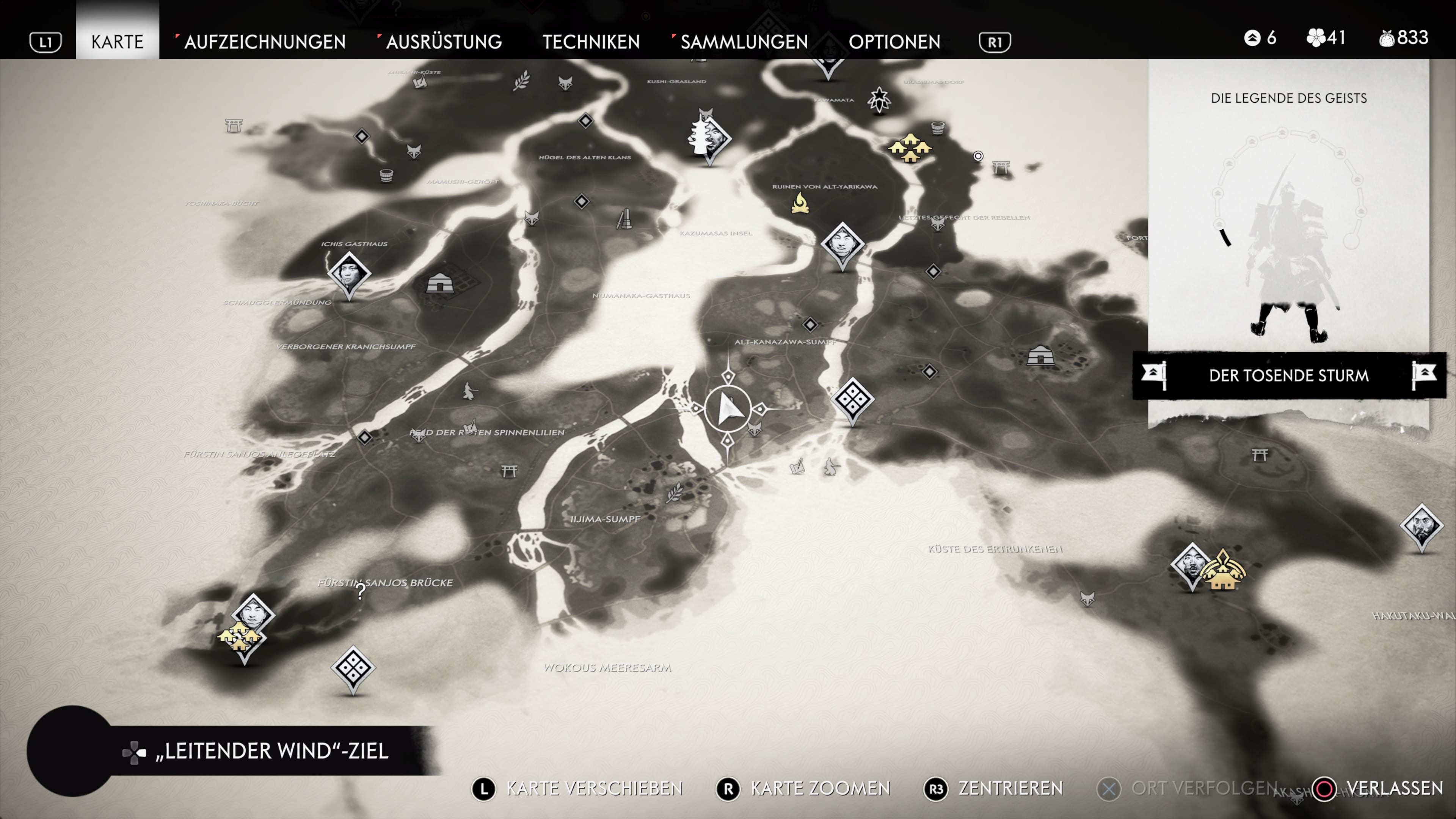Click the bamboo strike marker near Kazumasas Insel
The image size is (1456, 819).
tap(624, 219)
